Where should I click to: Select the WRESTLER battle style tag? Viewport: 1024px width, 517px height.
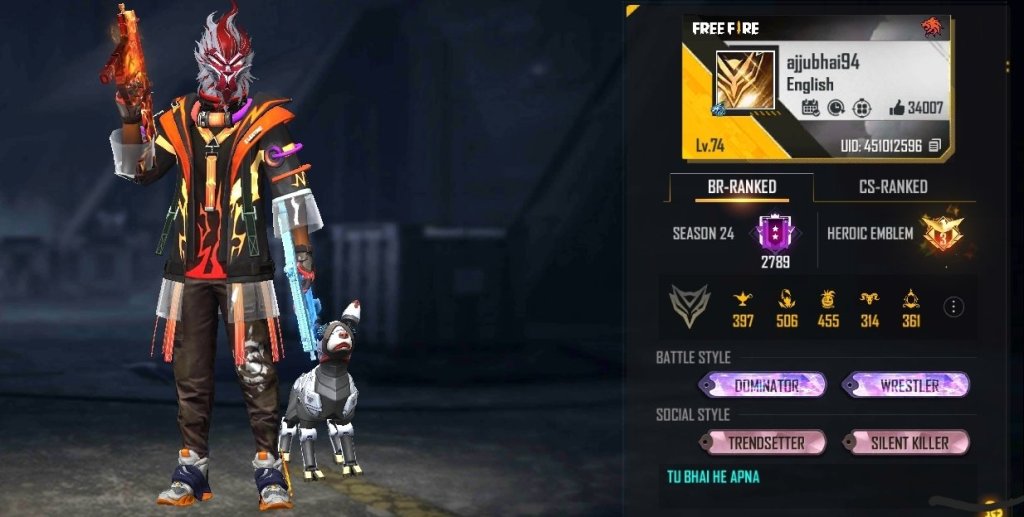tap(908, 385)
